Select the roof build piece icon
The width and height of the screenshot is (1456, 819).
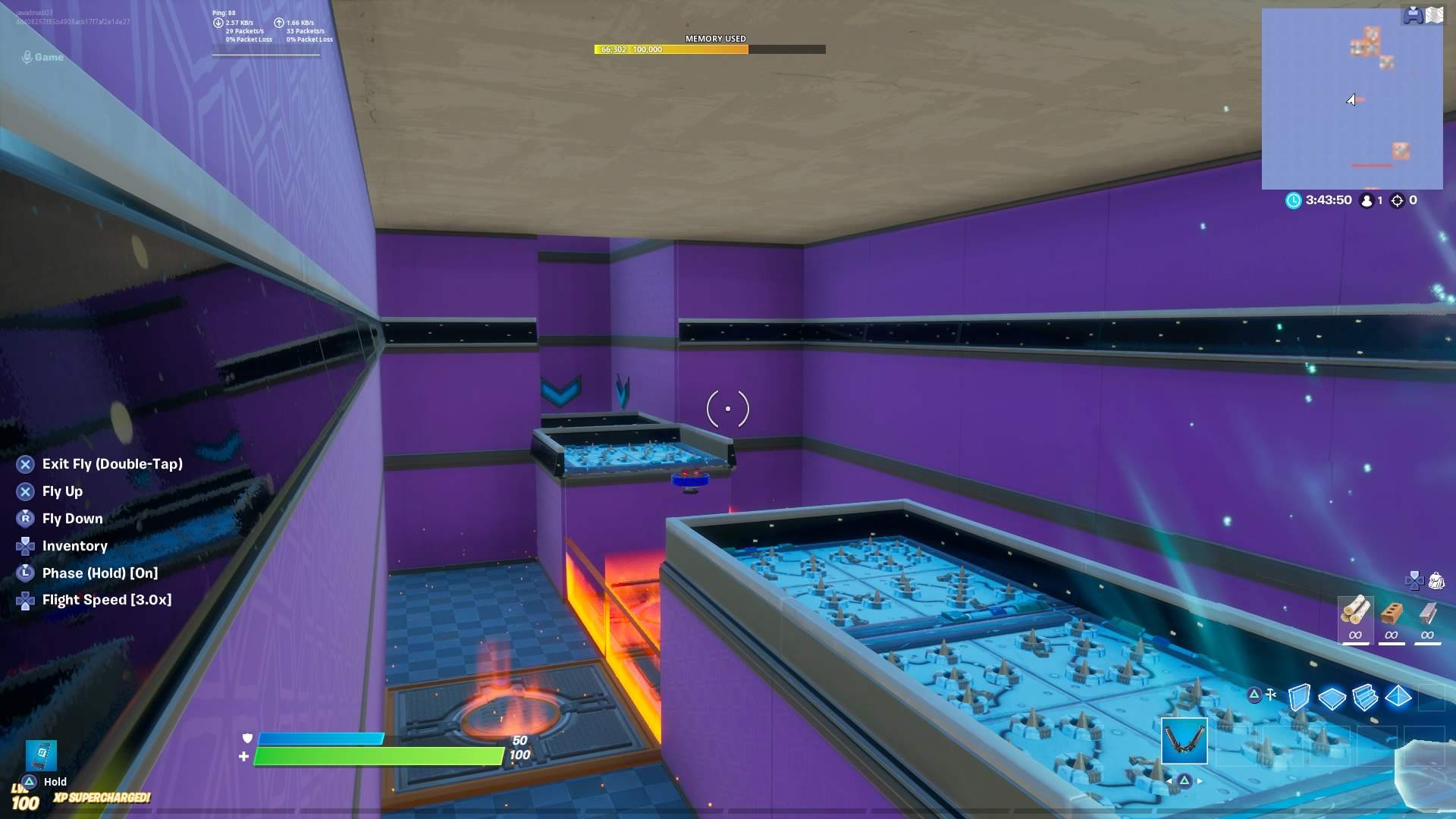point(1398,697)
